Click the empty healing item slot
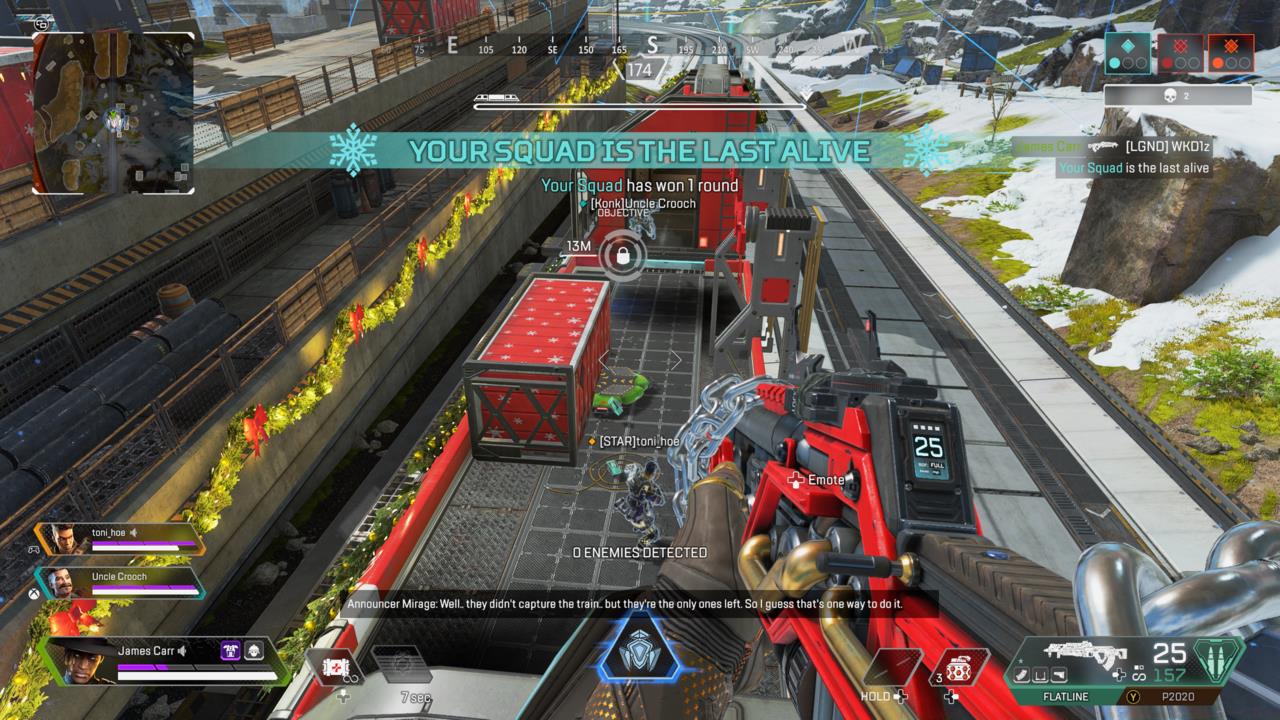Image resolution: width=1280 pixels, height=720 pixels. coord(892,667)
